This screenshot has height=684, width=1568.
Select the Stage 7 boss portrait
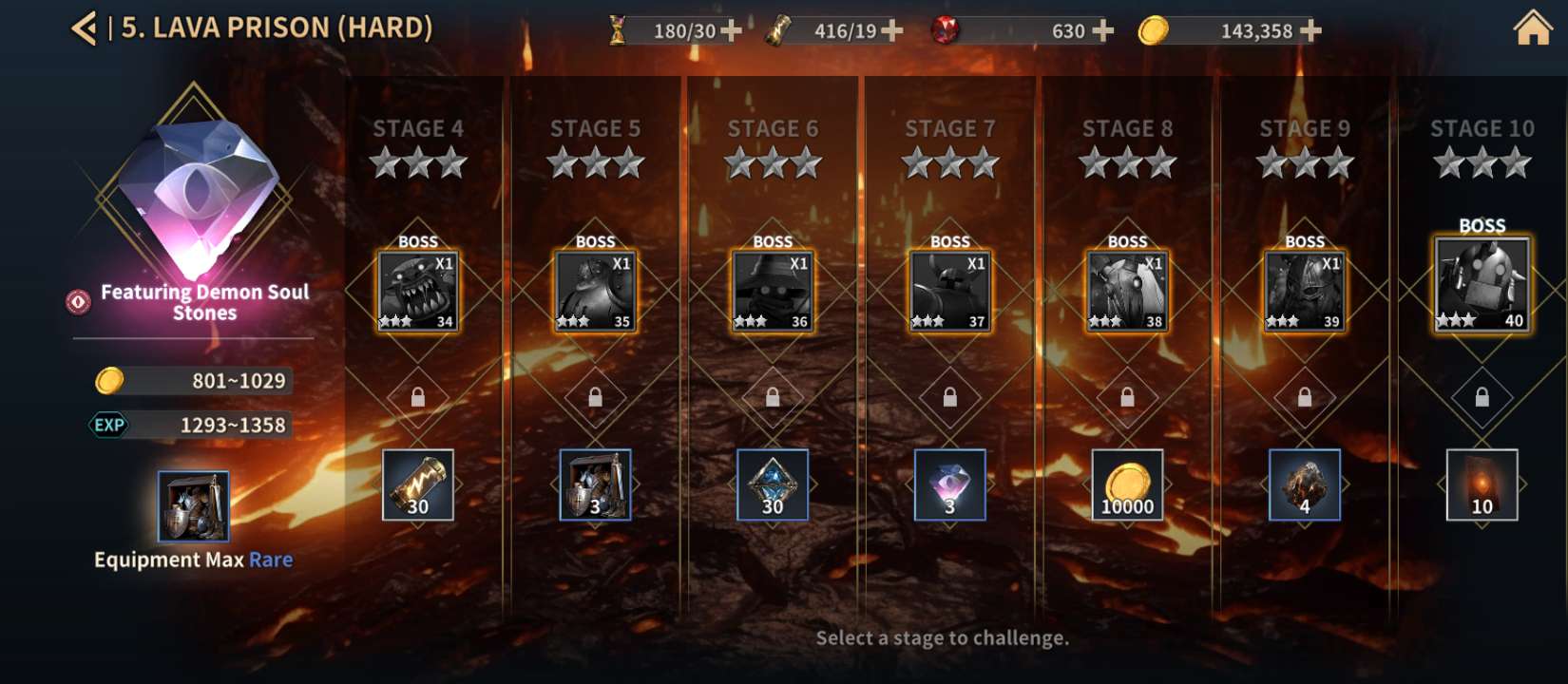(950, 292)
